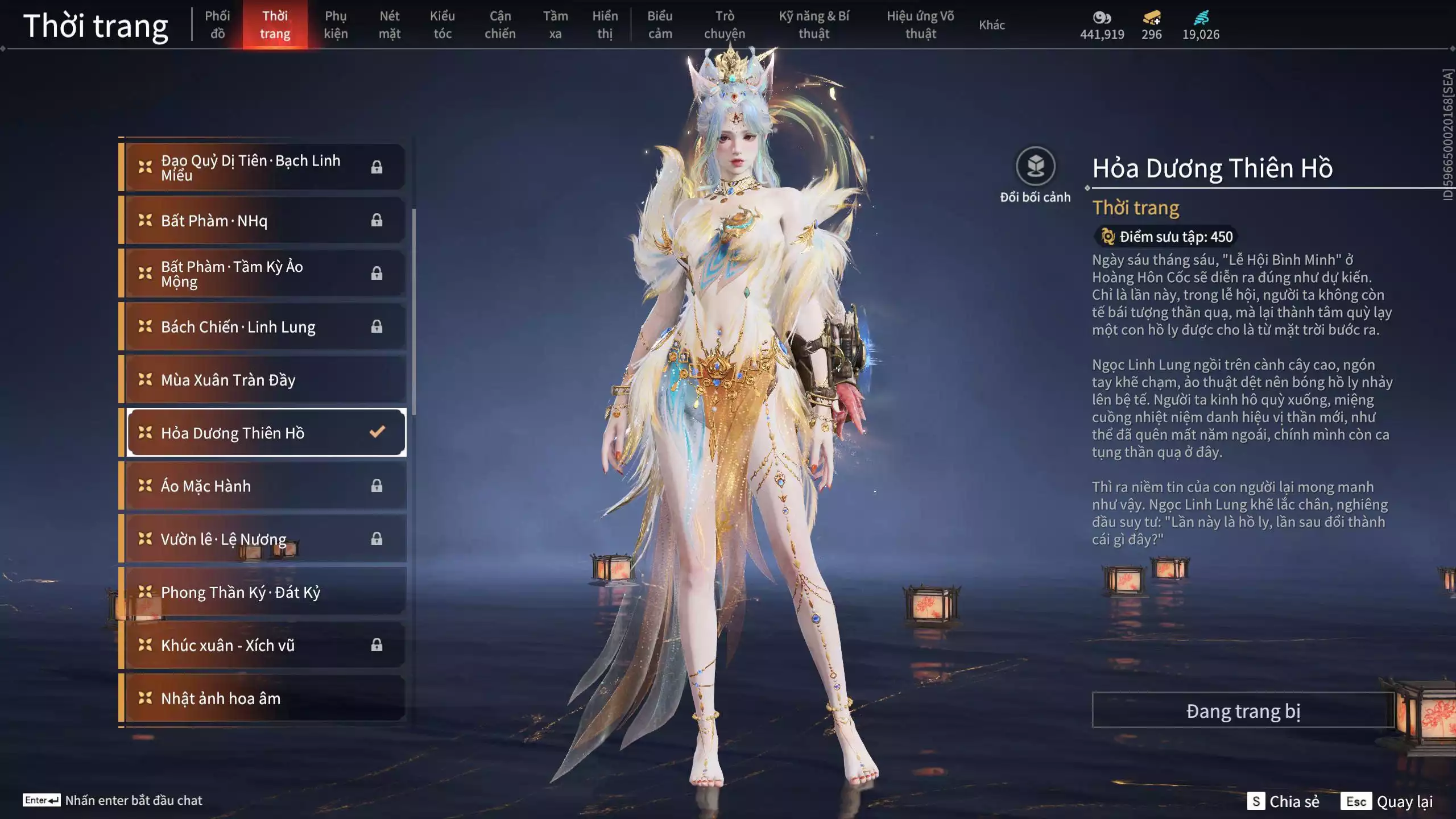
Task: Show the Hiển thị tab
Action: 605,24
